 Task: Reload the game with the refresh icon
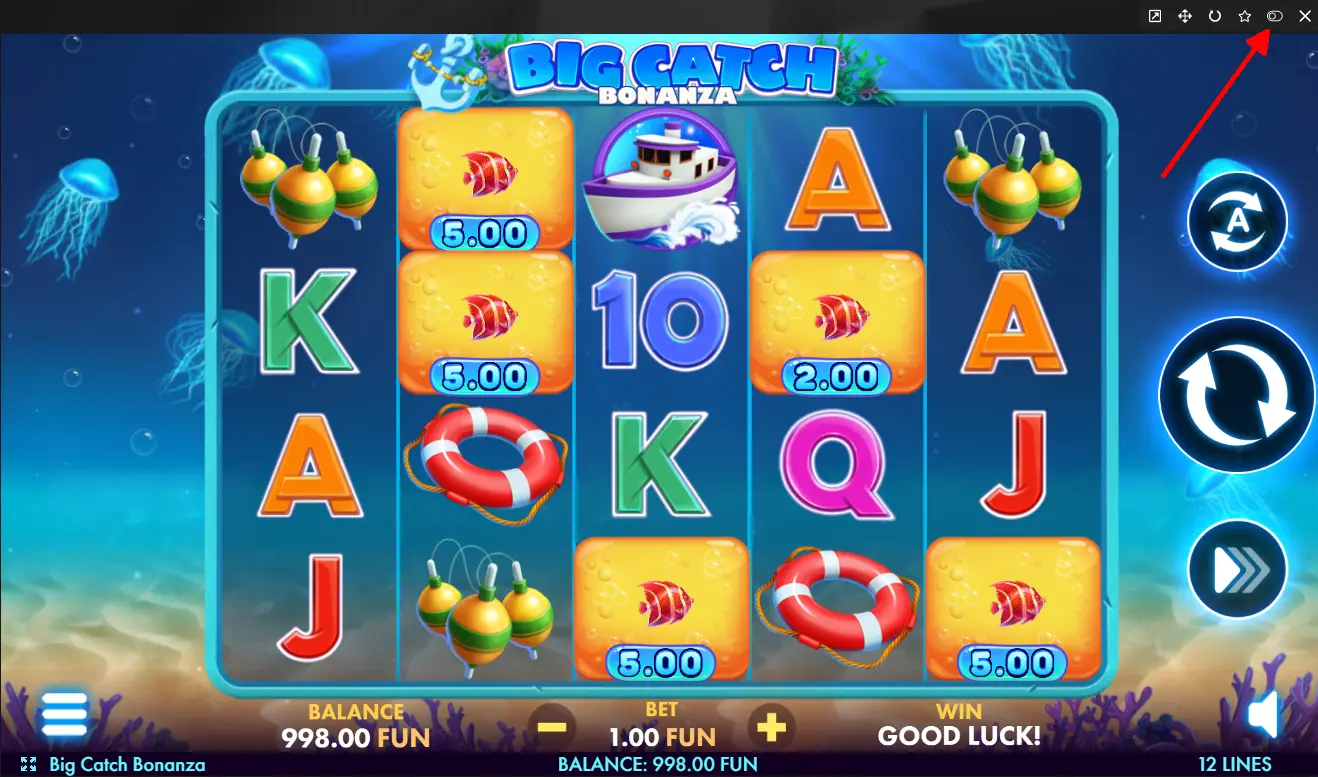pyautogui.click(x=1215, y=16)
